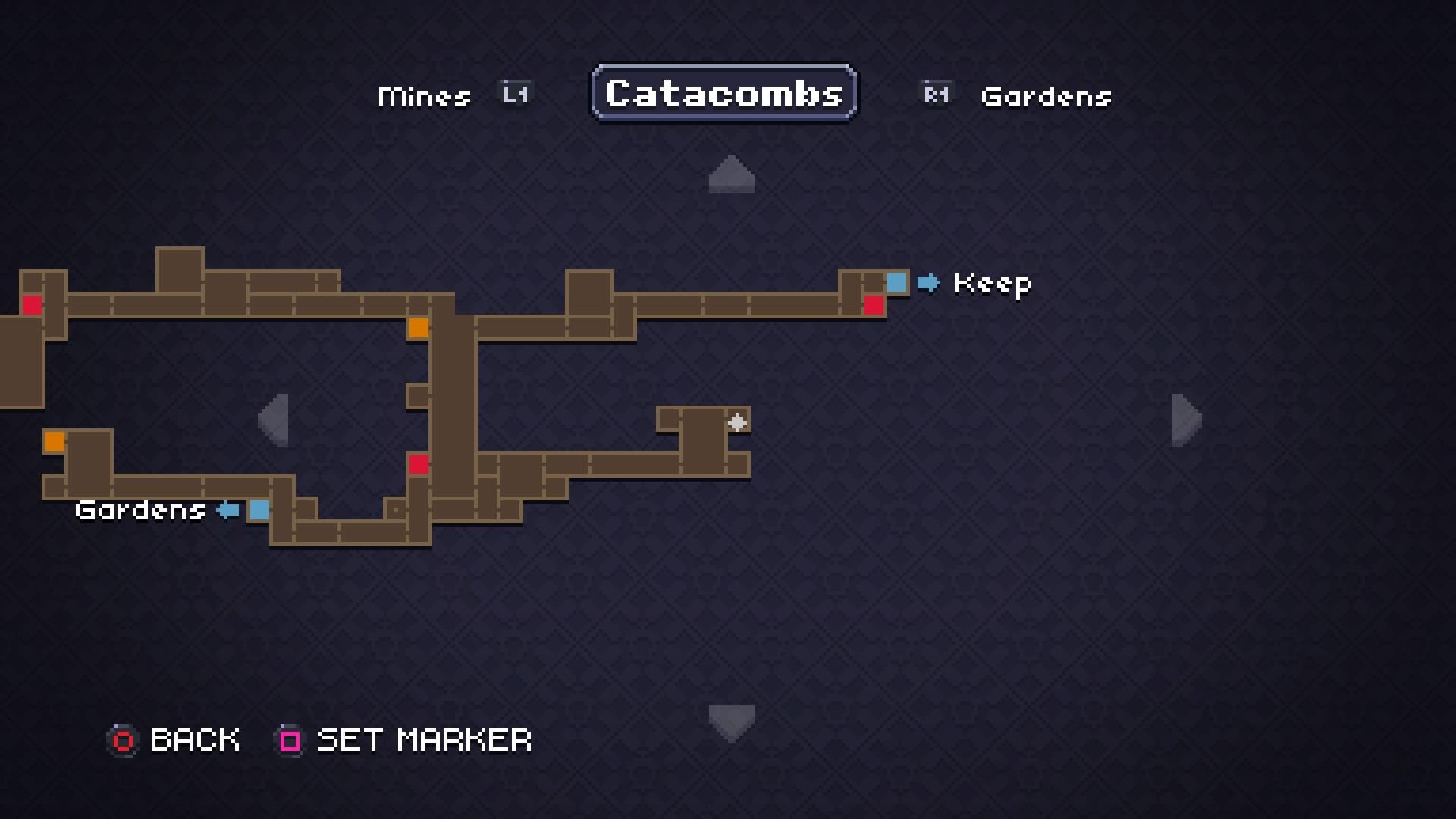Select the orange save point near map center
The width and height of the screenshot is (1456, 819).
(418, 328)
